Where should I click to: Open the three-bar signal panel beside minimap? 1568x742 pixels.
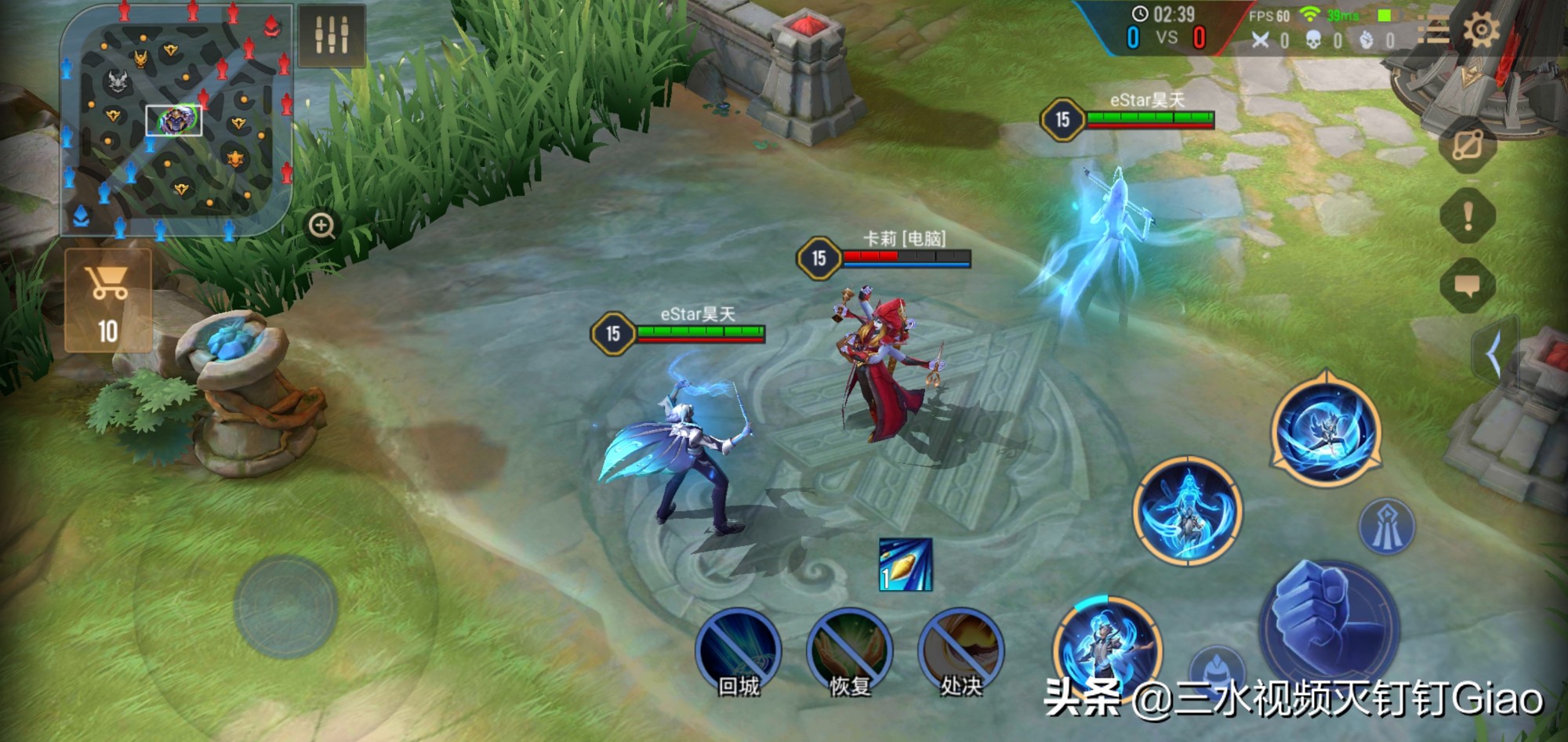(x=332, y=34)
